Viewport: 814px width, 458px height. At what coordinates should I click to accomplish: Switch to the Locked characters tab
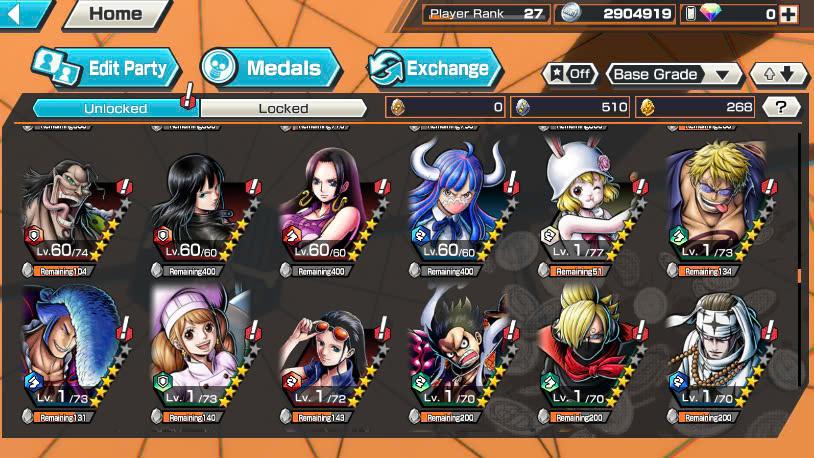click(284, 108)
